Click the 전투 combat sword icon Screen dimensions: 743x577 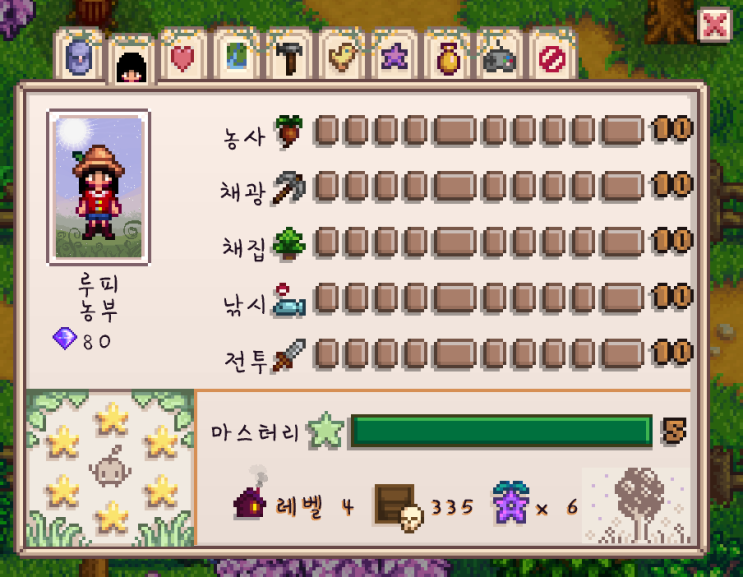(x=288, y=353)
